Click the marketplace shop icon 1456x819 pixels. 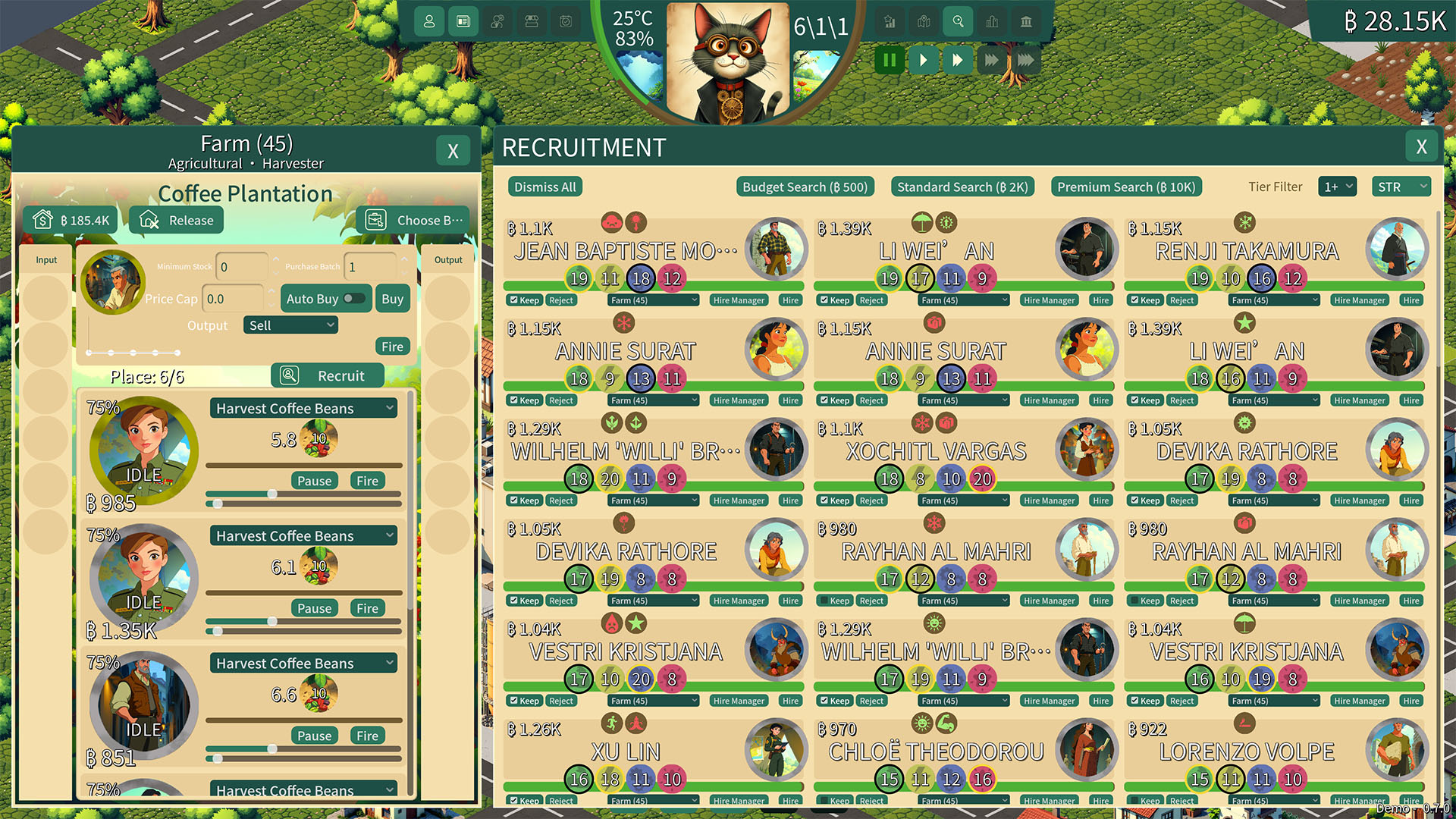click(532, 21)
